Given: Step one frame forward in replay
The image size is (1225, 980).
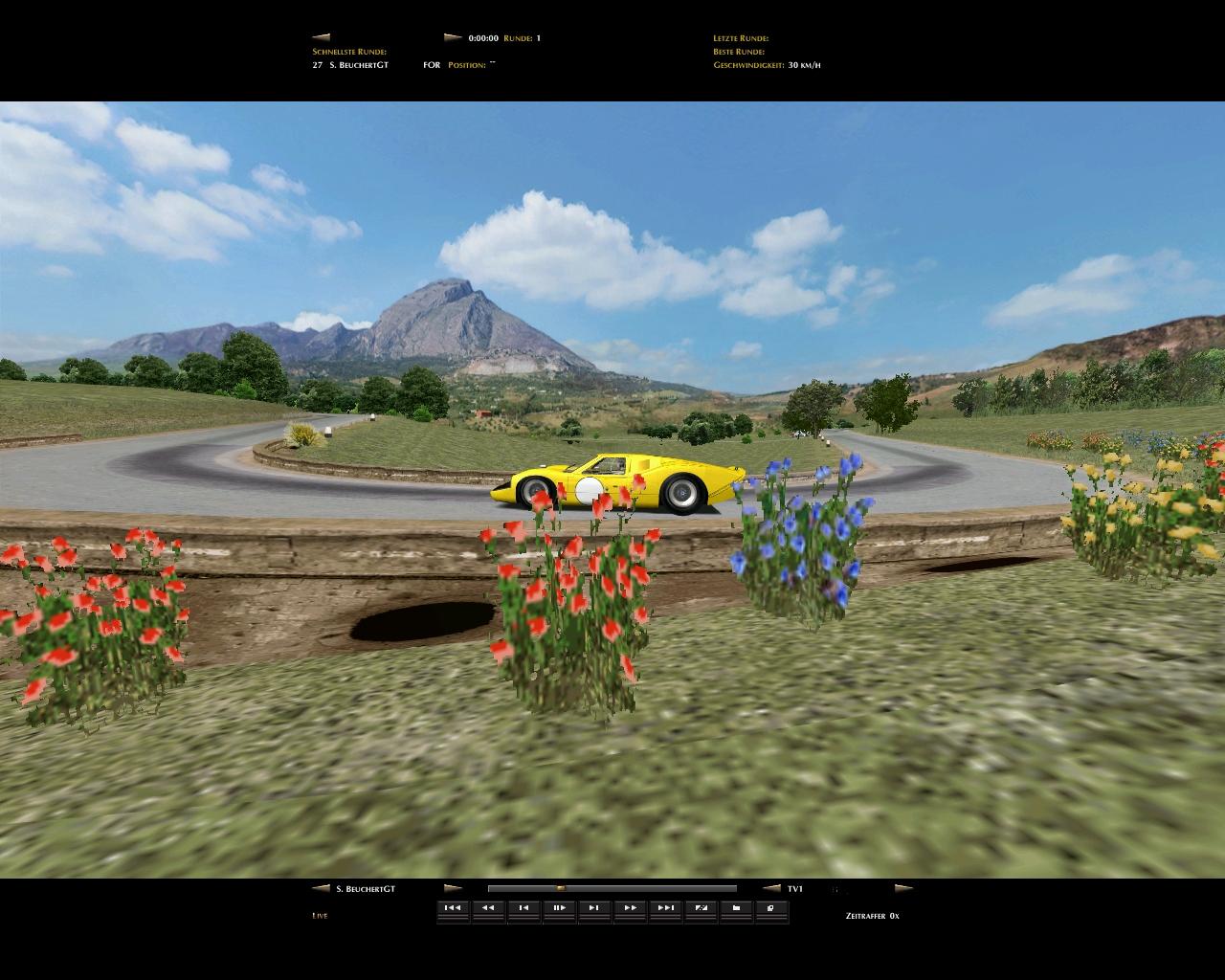Looking at the screenshot, I should (x=594, y=908).
